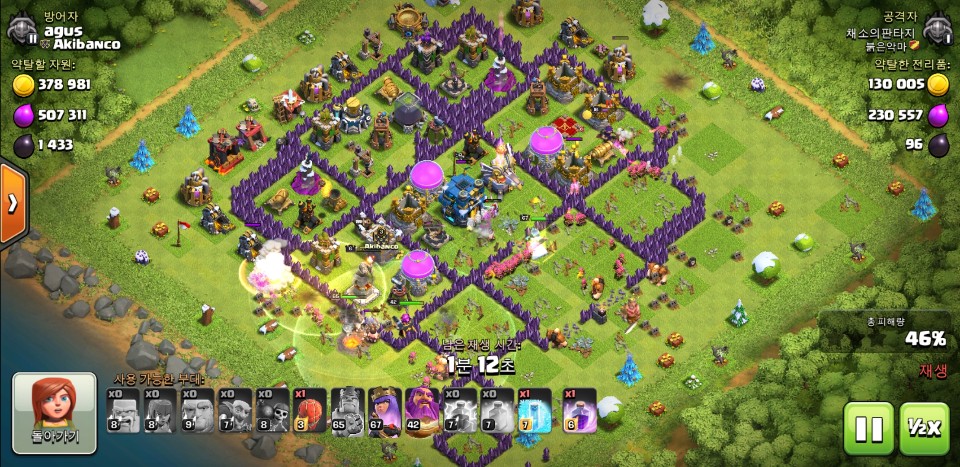960x467 pixels.
Task: Choose the Wall Breaker troop slot
Action: 273,411
